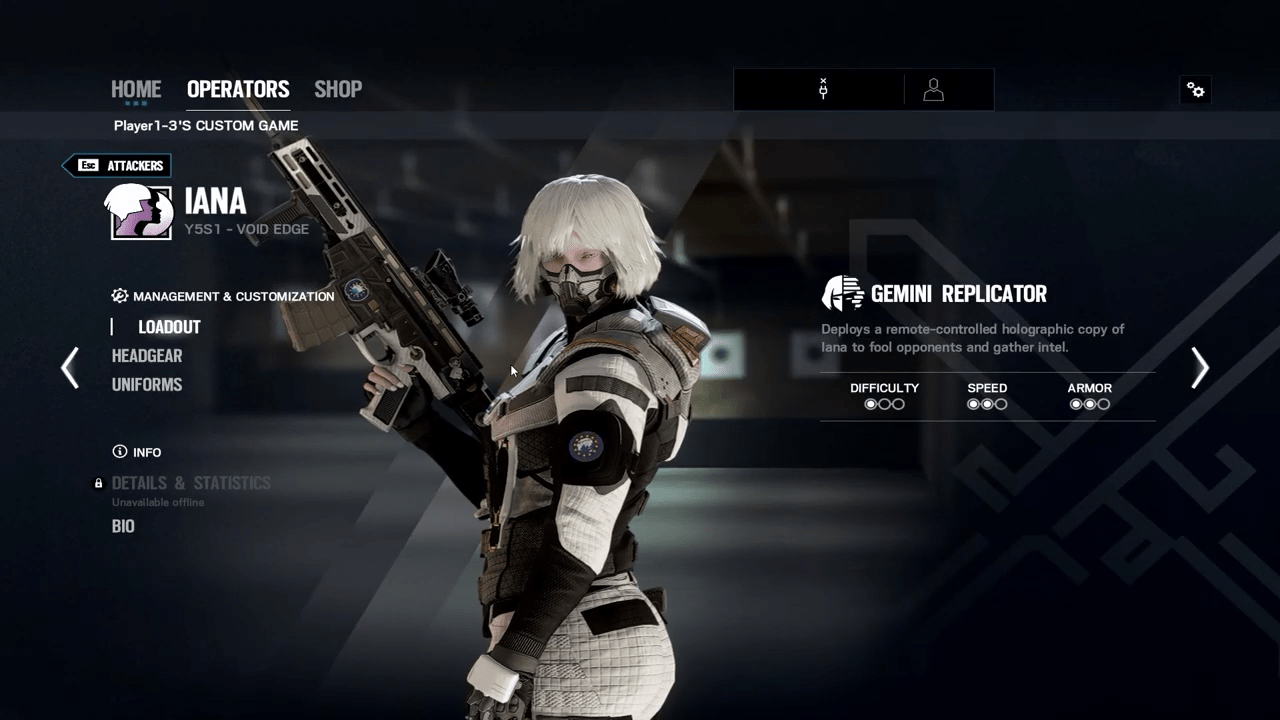Viewport: 1280px width, 720px height.
Task: Show the next operator with right arrow
Action: (1200, 368)
